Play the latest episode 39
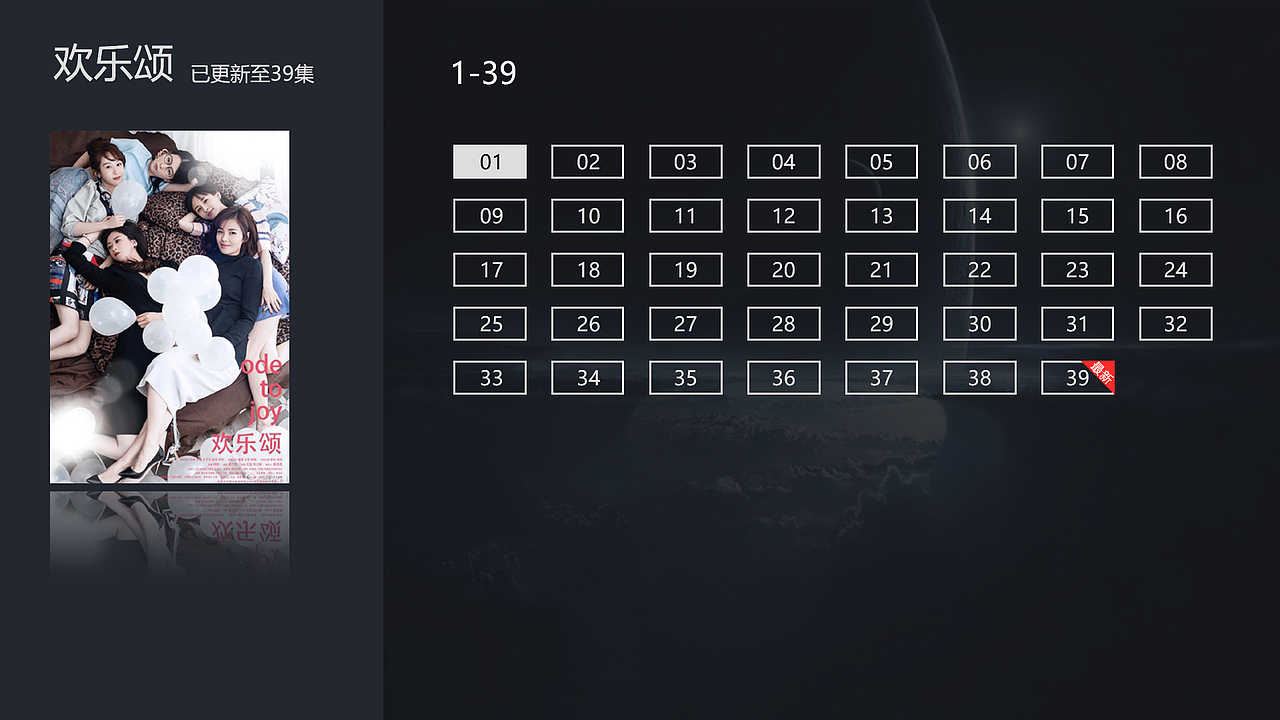Viewport: 1280px width, 720px height. click(1075, 378)
